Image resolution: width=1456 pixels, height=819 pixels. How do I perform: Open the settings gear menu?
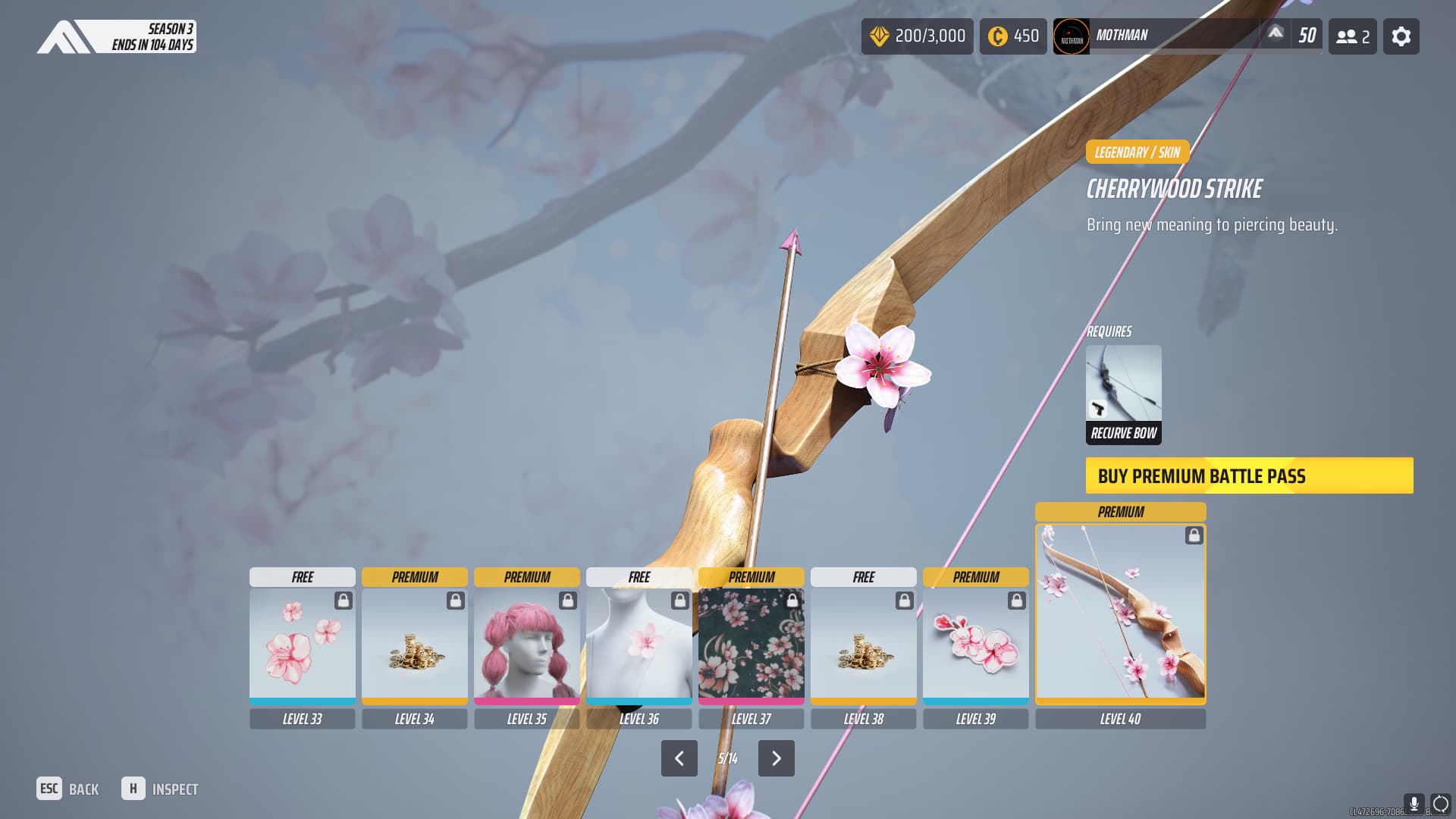pos(1401,36)
